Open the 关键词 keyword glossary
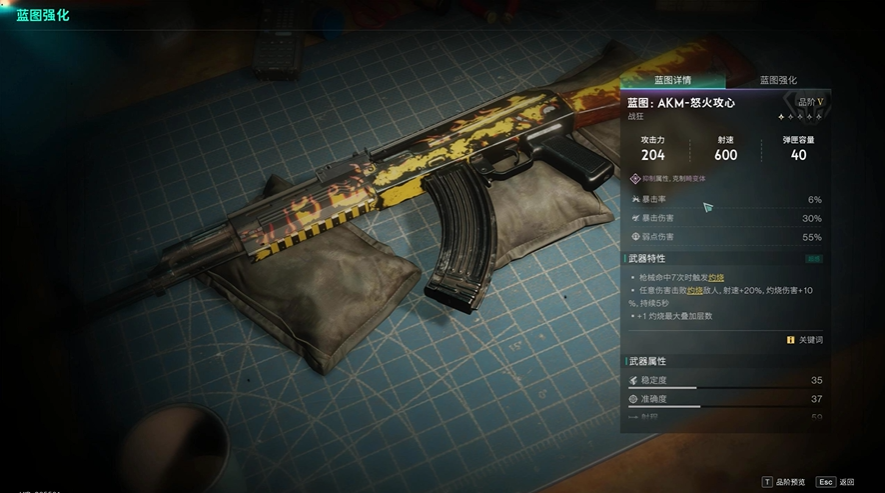Viewport: 885px width, 493px height. tap(805, 340)
